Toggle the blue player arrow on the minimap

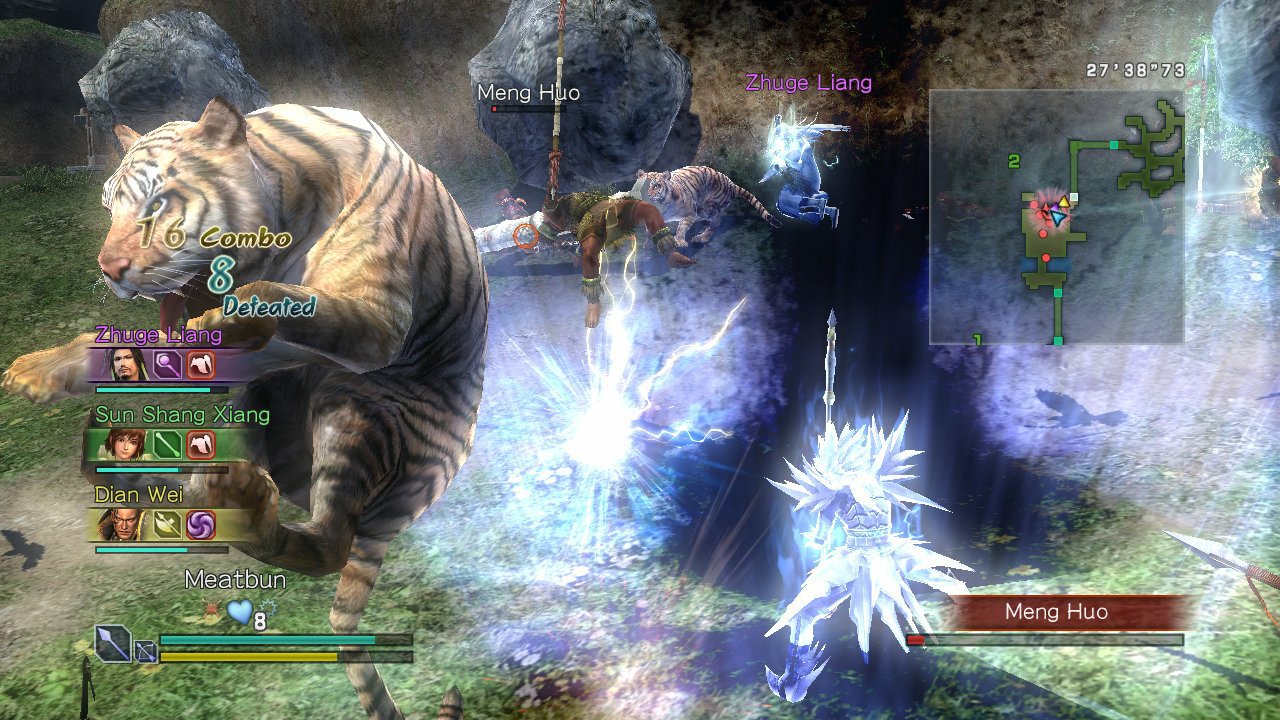click(x=1058, y=218)
